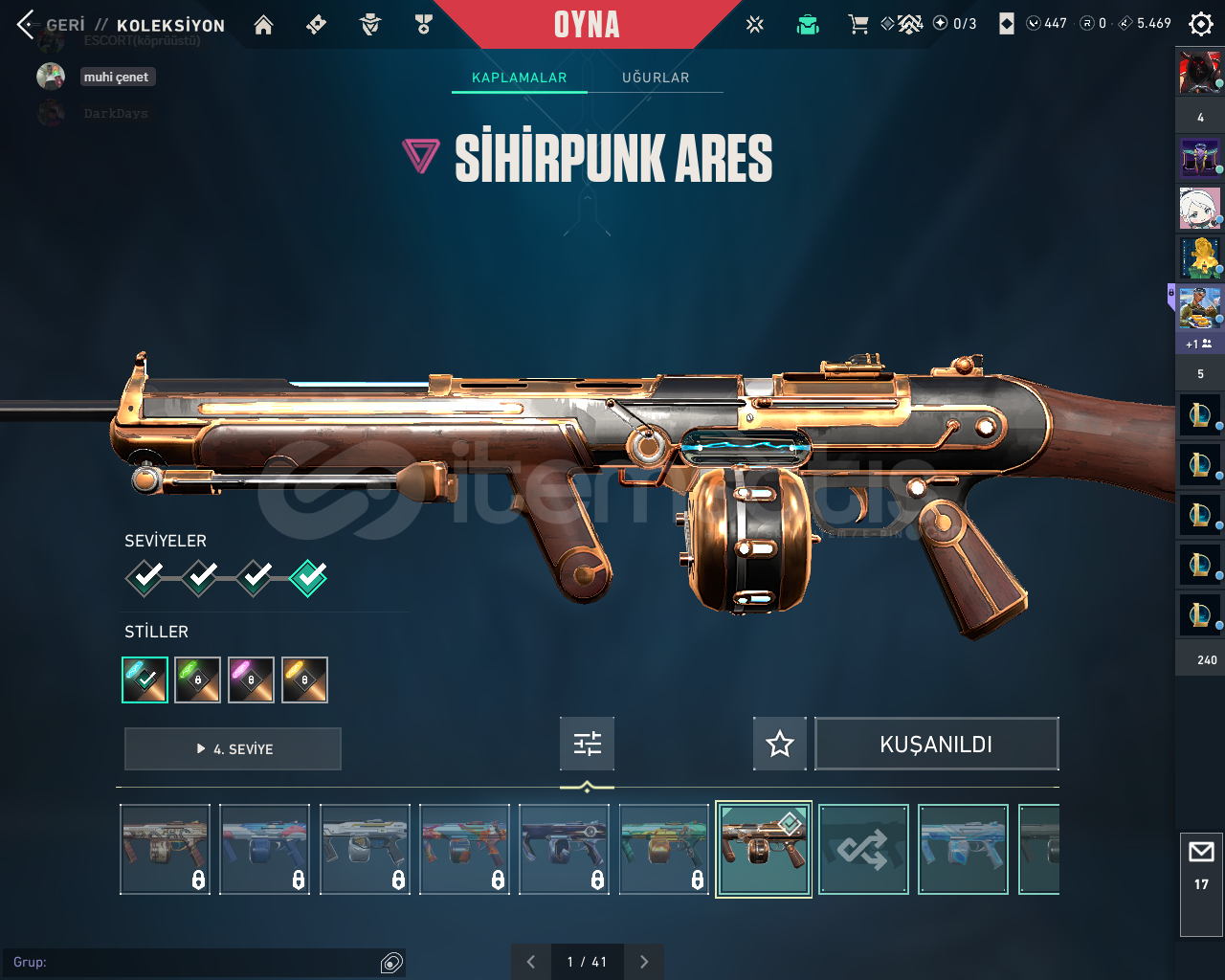Open the mail inbox envelope
This screenshot has height=980, width=1225.
(1201, 852)
